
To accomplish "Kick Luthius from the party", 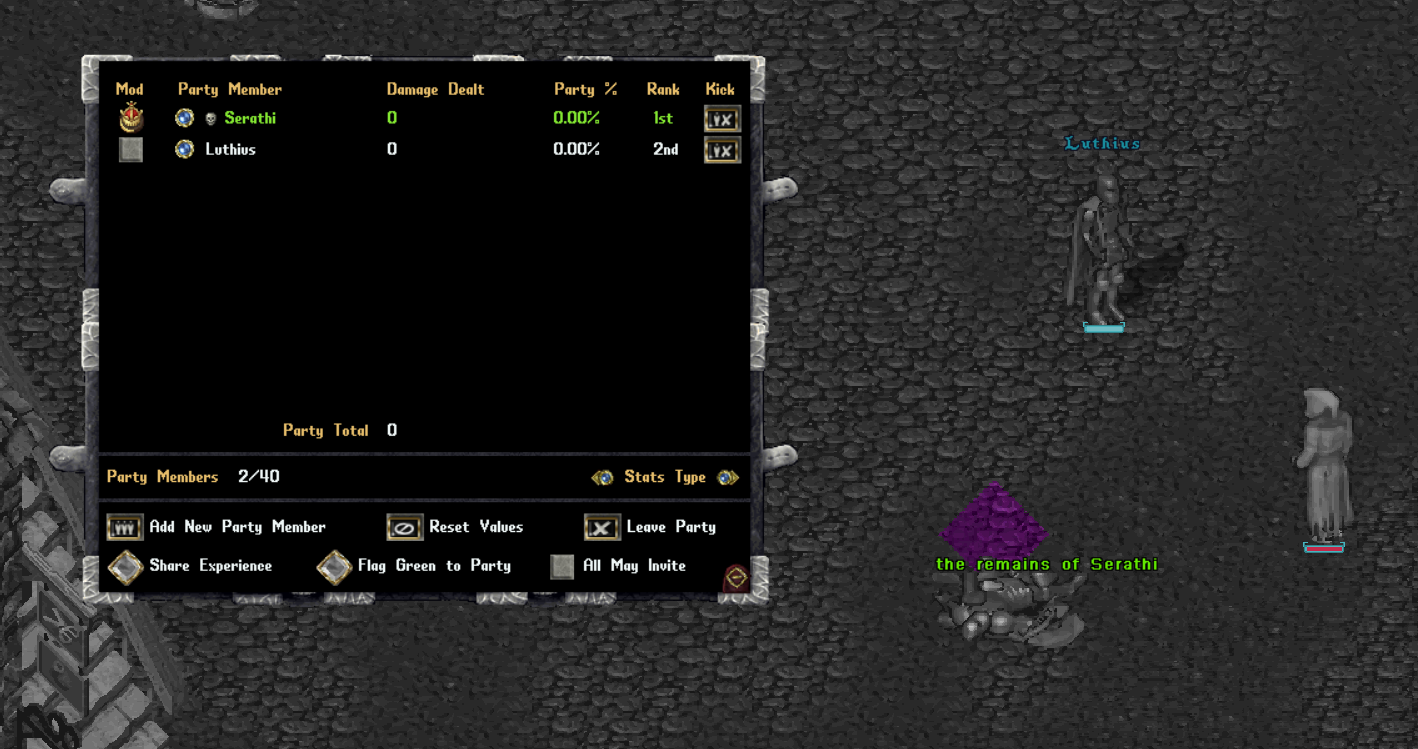I will point(722,151).
